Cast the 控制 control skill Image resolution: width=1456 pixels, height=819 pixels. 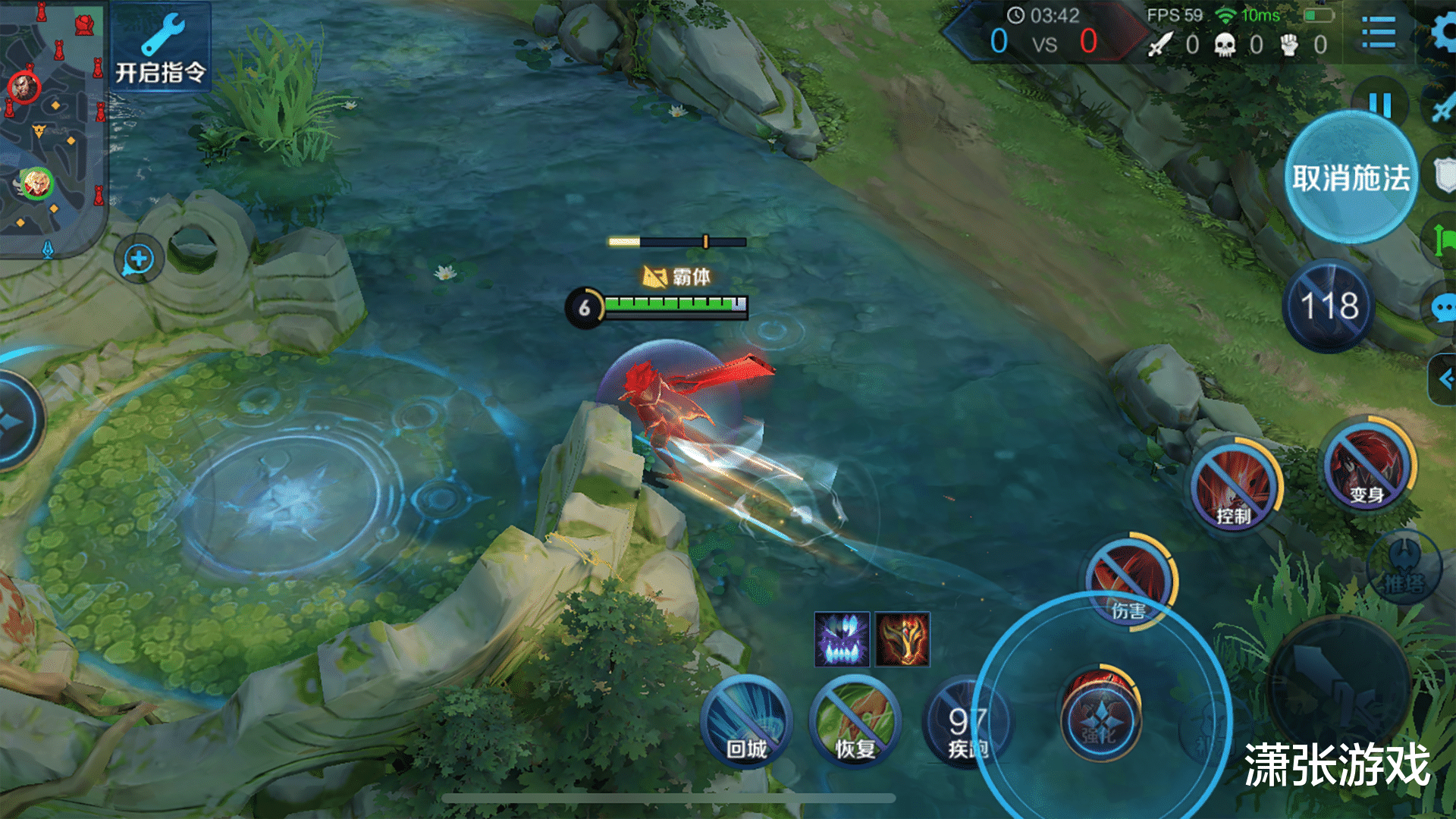[1234, 485]
